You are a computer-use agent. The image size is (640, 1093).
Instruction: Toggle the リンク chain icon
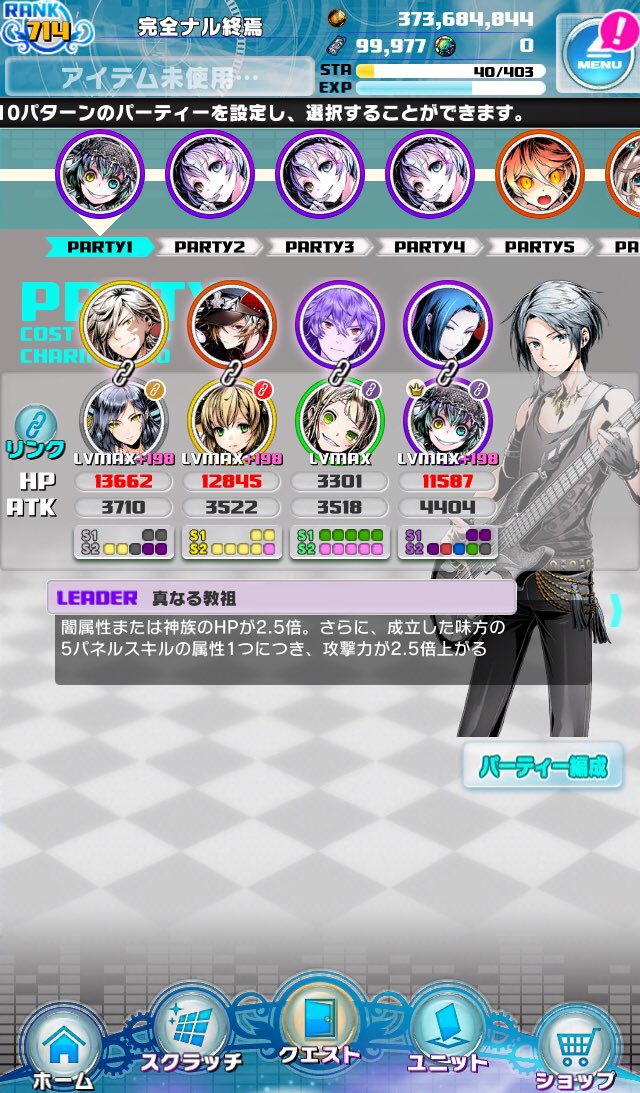click(35, 430)
